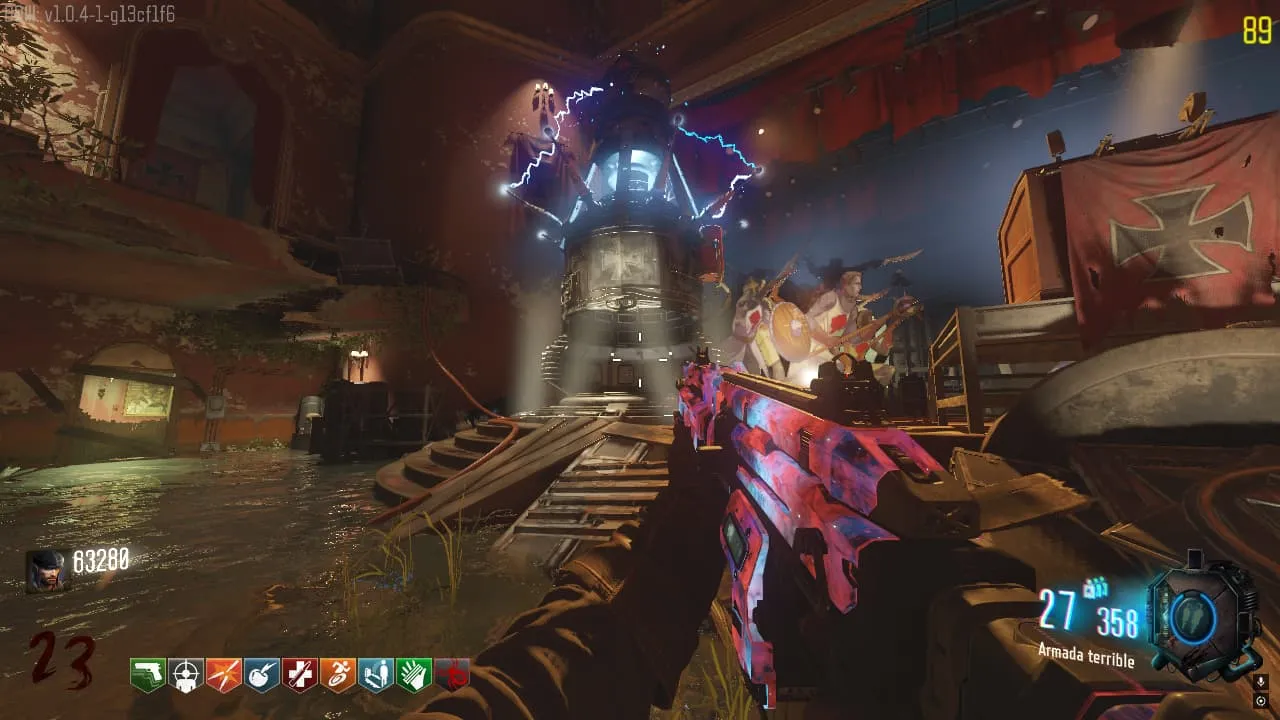Click the green hand perk icon
This screenshot has height=720, width=1280.
pyautogui.click(x=414, y=675)
